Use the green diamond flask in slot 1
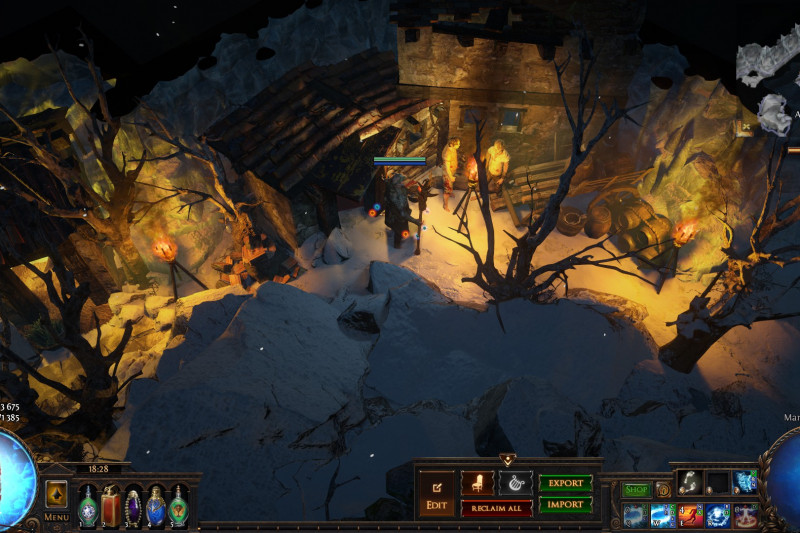Screen dimensions: 800x533 [88, 505]
